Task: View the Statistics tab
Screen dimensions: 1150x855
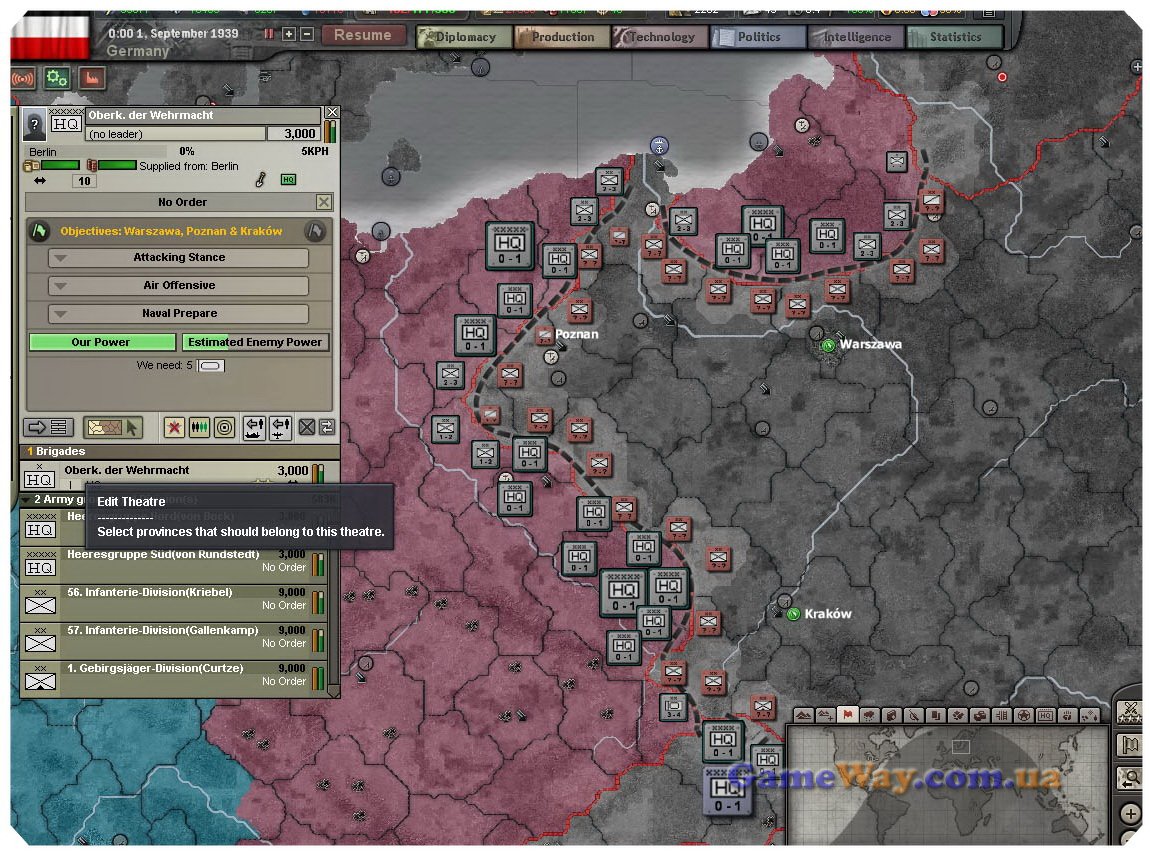Action: click(953, 37)
